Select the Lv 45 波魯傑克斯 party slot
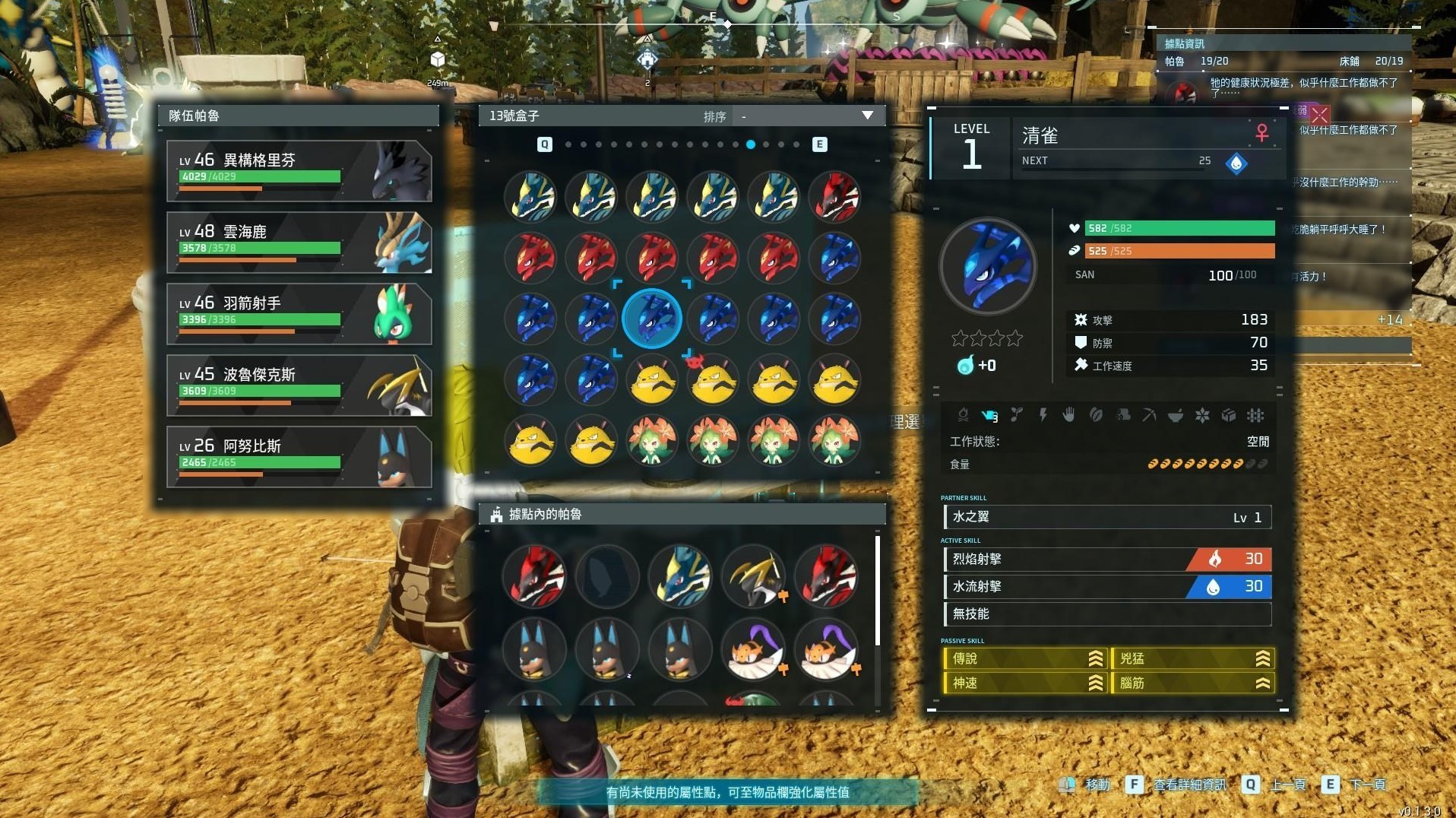Viewport: 1456px width, 818px height. pos(299,385)
